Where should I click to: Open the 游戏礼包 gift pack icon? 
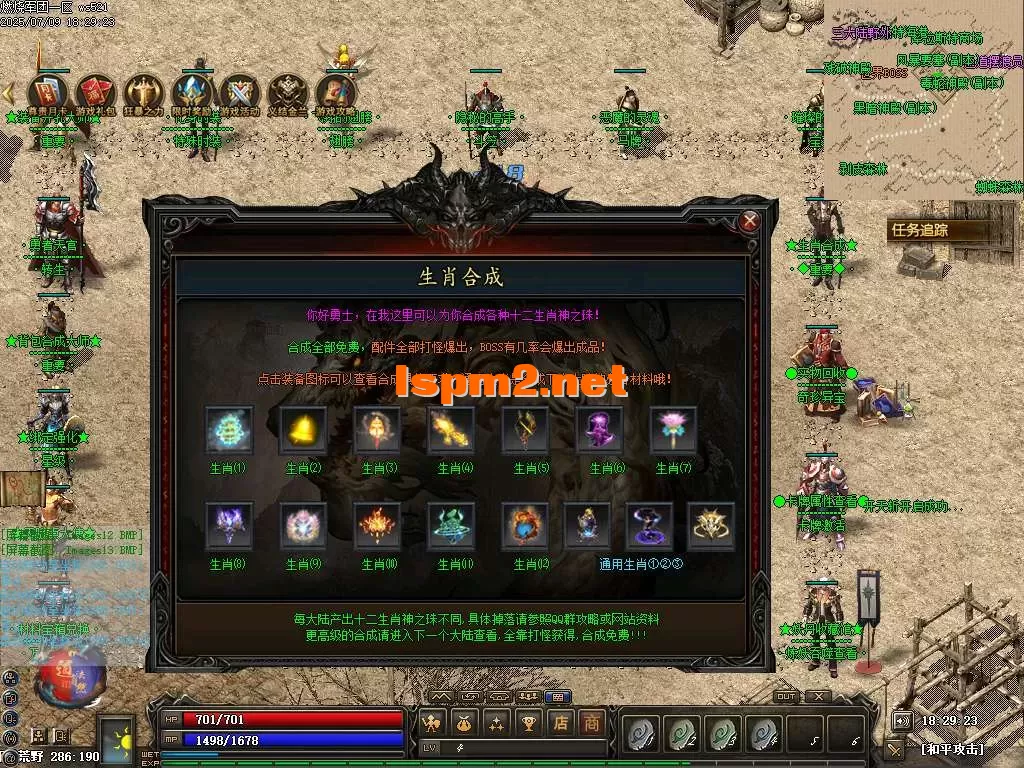click(x=95, y=95)
